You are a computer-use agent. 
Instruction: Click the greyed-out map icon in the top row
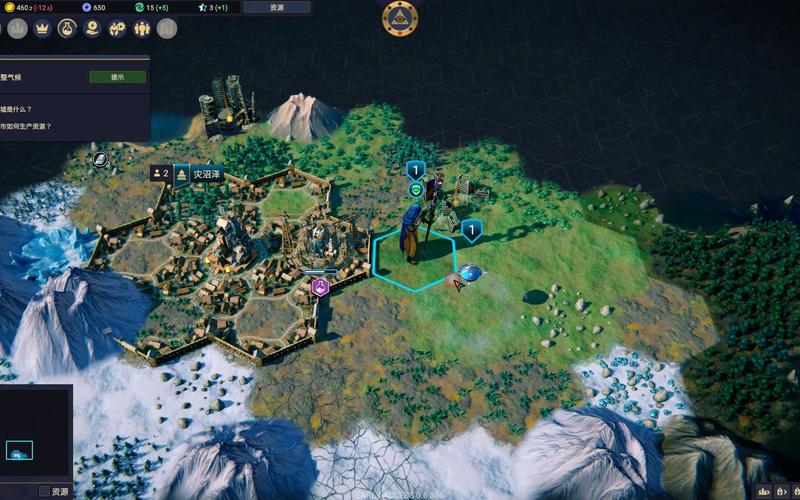pyautogui.click(x=167, y=28)
